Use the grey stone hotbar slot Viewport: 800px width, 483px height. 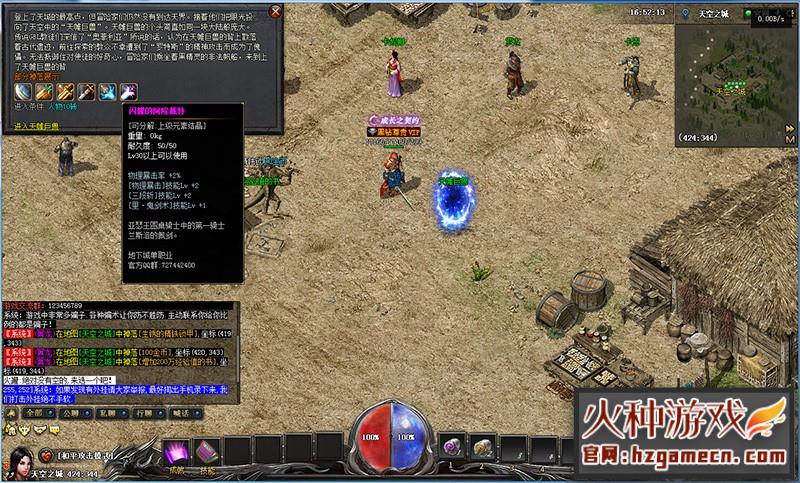point(482,445)
